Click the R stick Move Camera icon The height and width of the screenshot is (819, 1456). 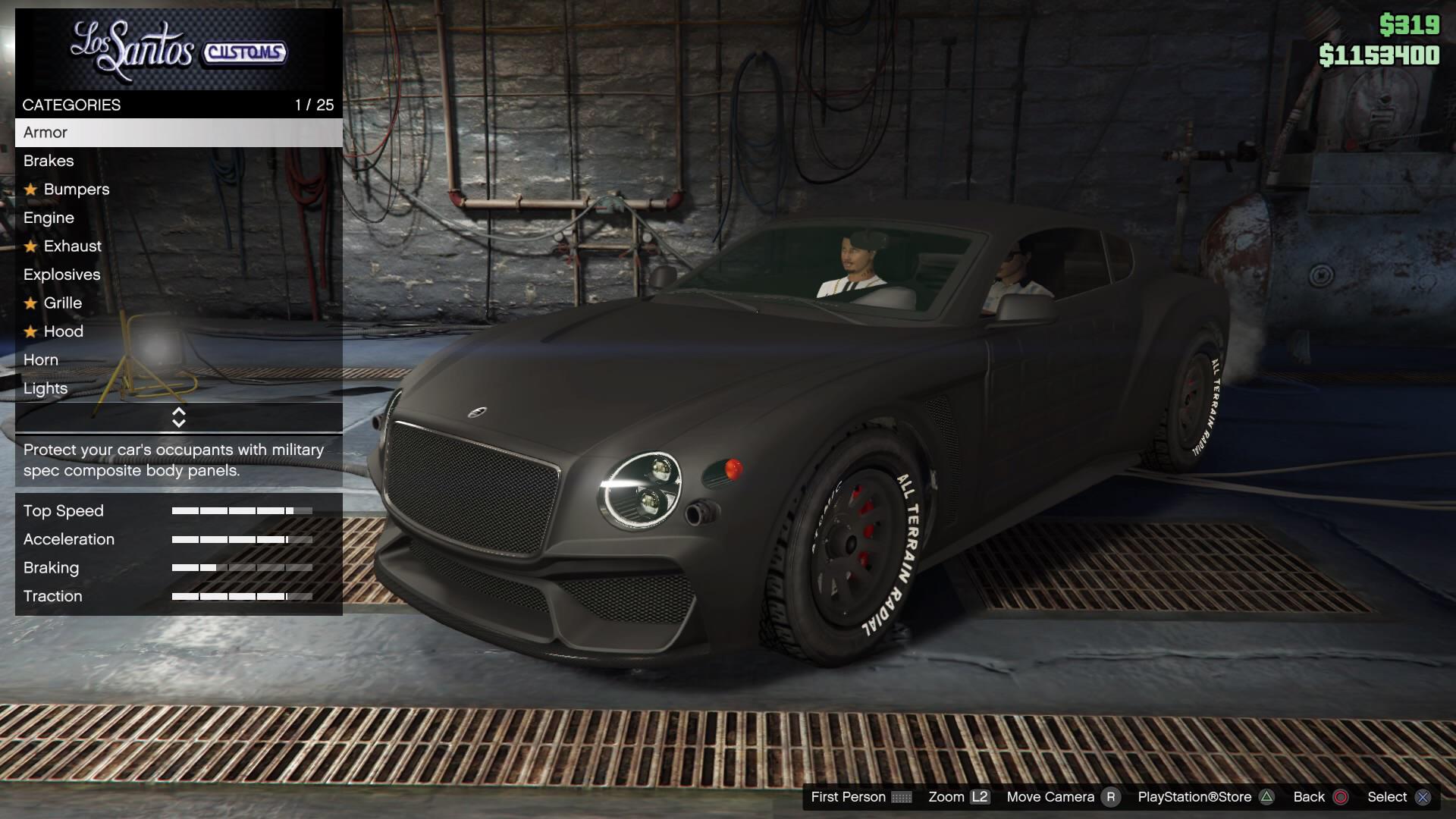(x=1111, y=797)
